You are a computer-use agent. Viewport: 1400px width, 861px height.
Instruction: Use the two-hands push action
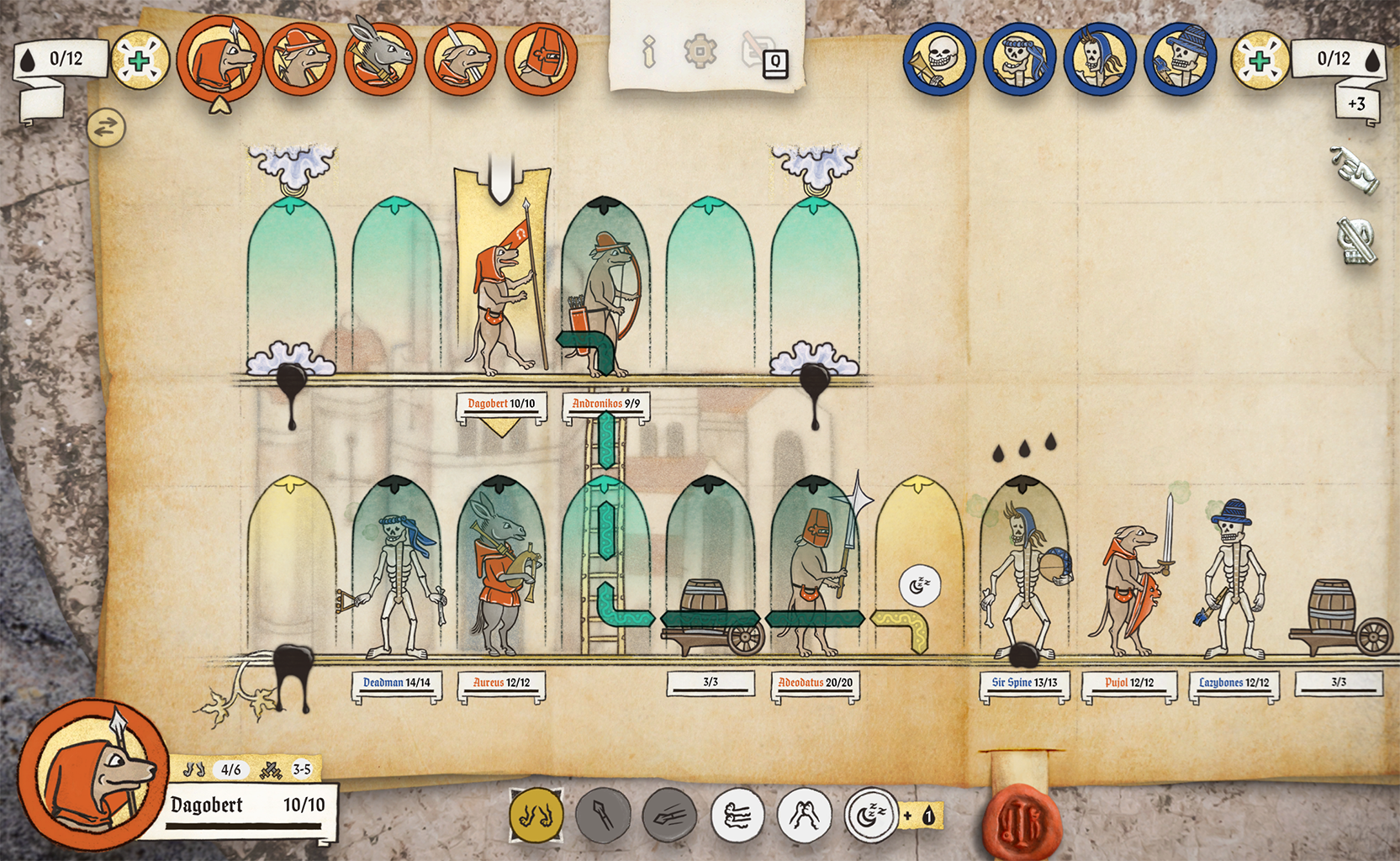click(805, 815)
